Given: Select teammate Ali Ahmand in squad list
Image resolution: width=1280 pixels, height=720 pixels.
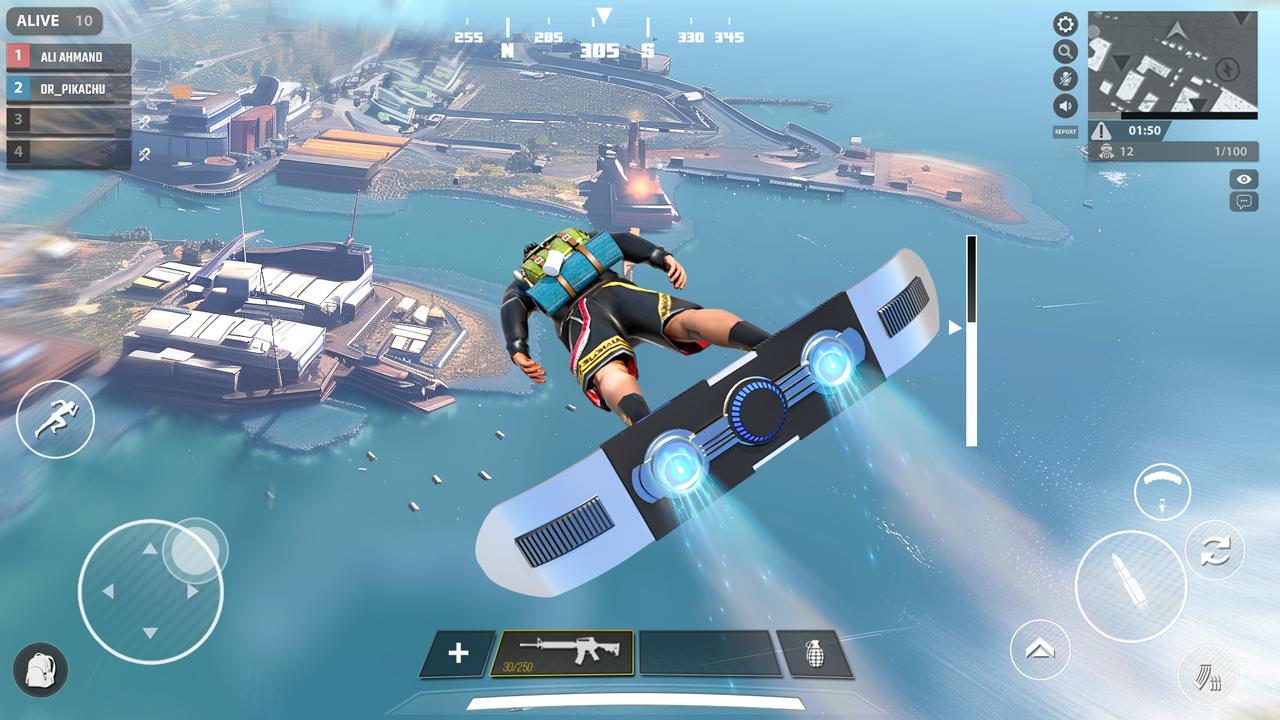Looking at the screenshot, I should [x=69, y=57].
